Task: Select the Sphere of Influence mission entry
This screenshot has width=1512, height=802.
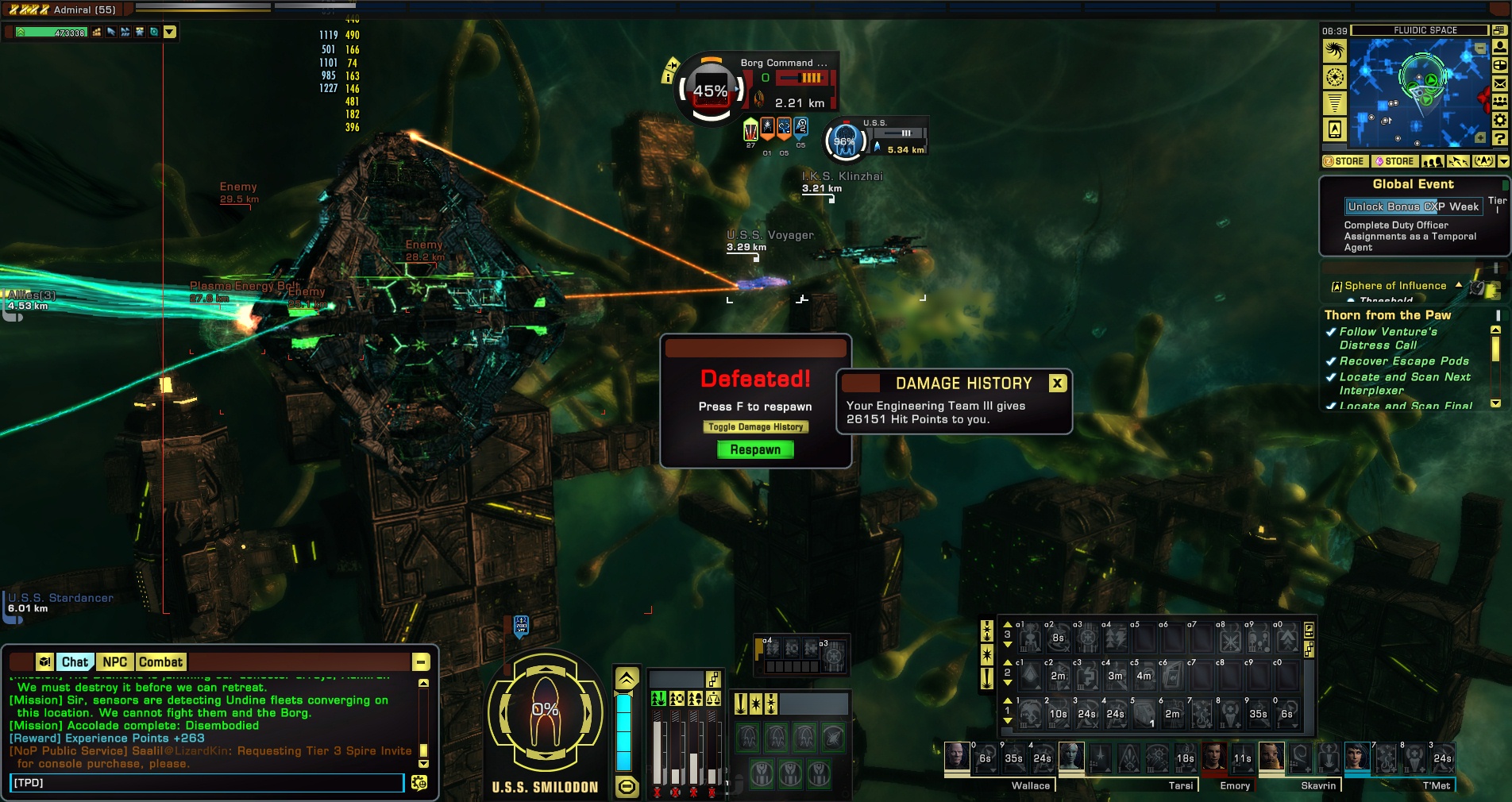Action: [1394, 286]
